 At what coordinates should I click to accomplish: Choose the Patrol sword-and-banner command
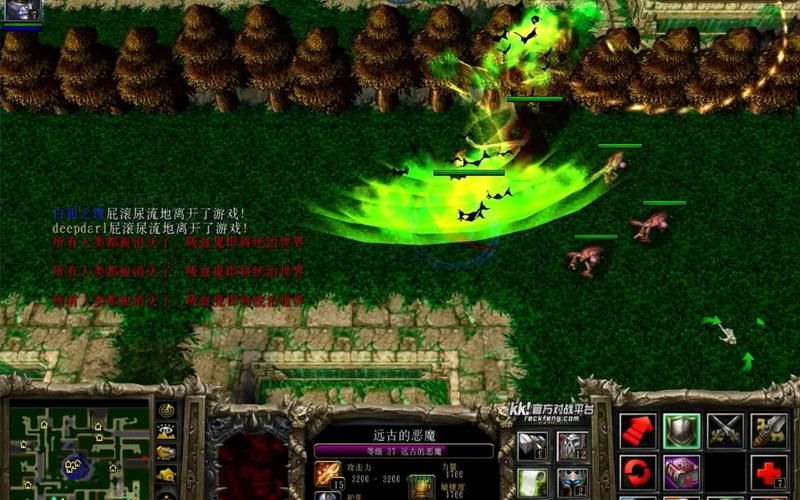769,430
